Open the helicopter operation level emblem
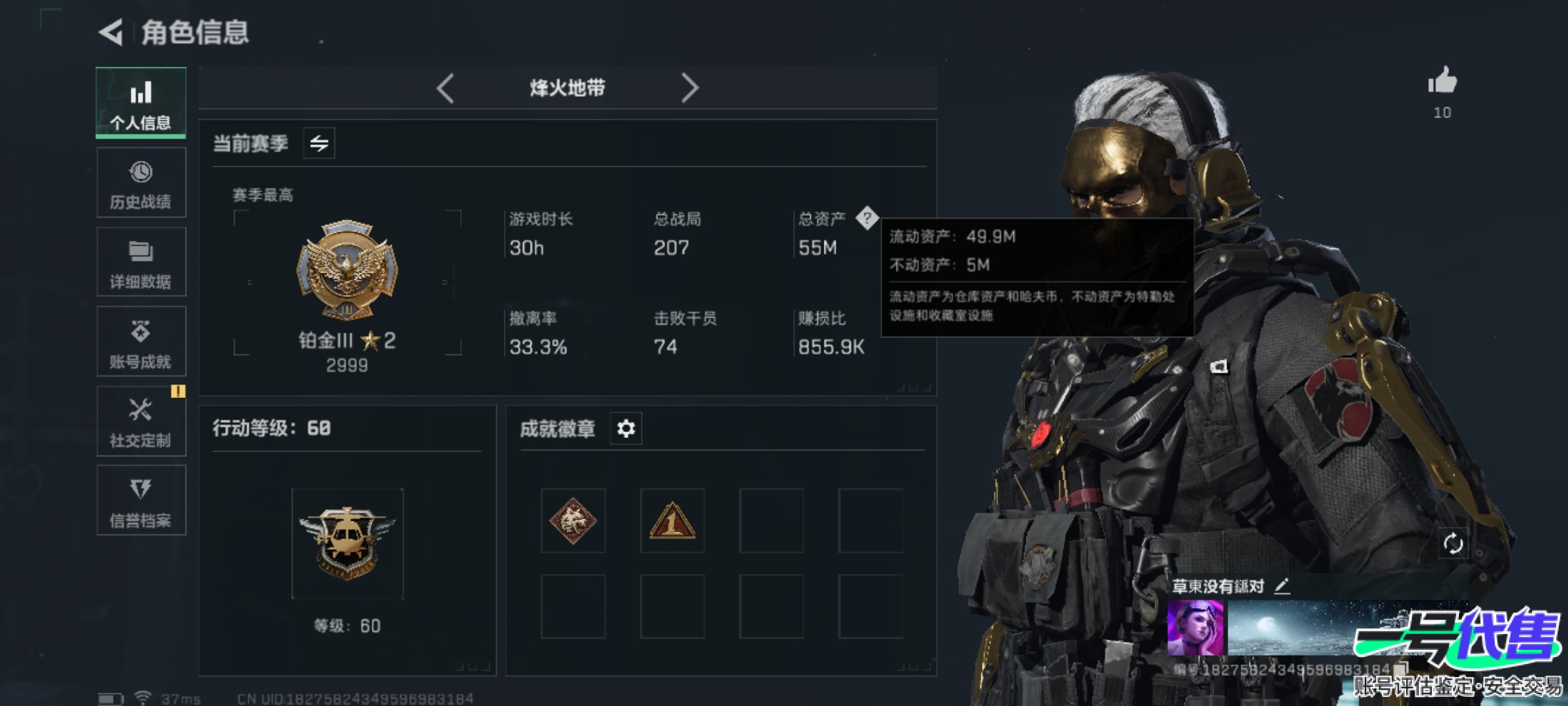Image resolution: width=1568 pixels, height=706 pixels. 348,544
